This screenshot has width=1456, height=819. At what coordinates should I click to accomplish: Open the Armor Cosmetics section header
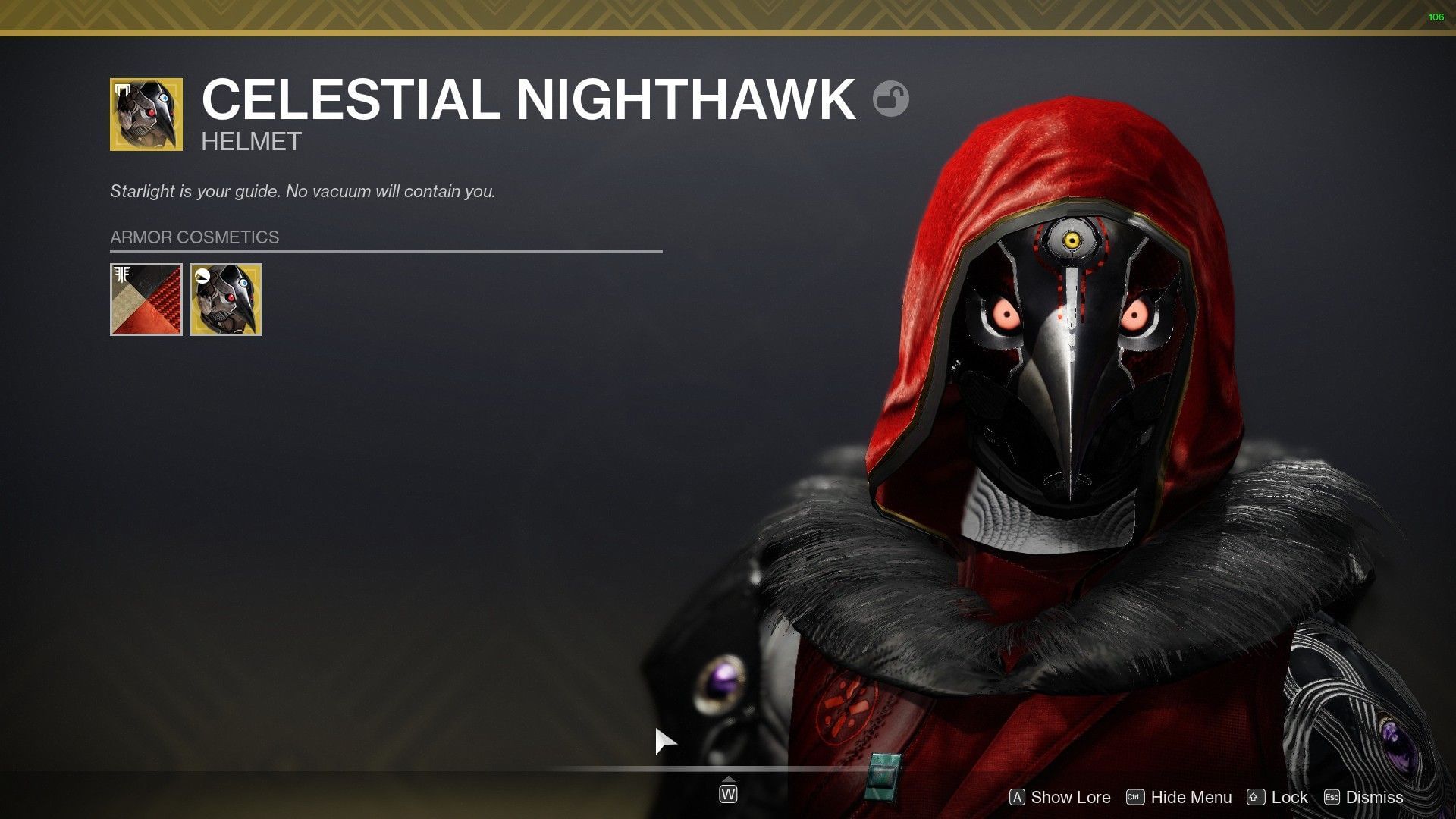click(194, 237)
